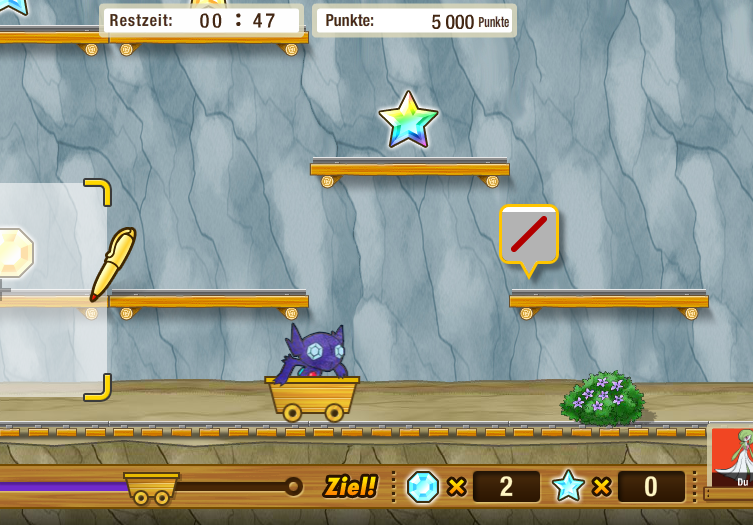
Task: Select the "Du" player portrait
Action: coord(733,458)
